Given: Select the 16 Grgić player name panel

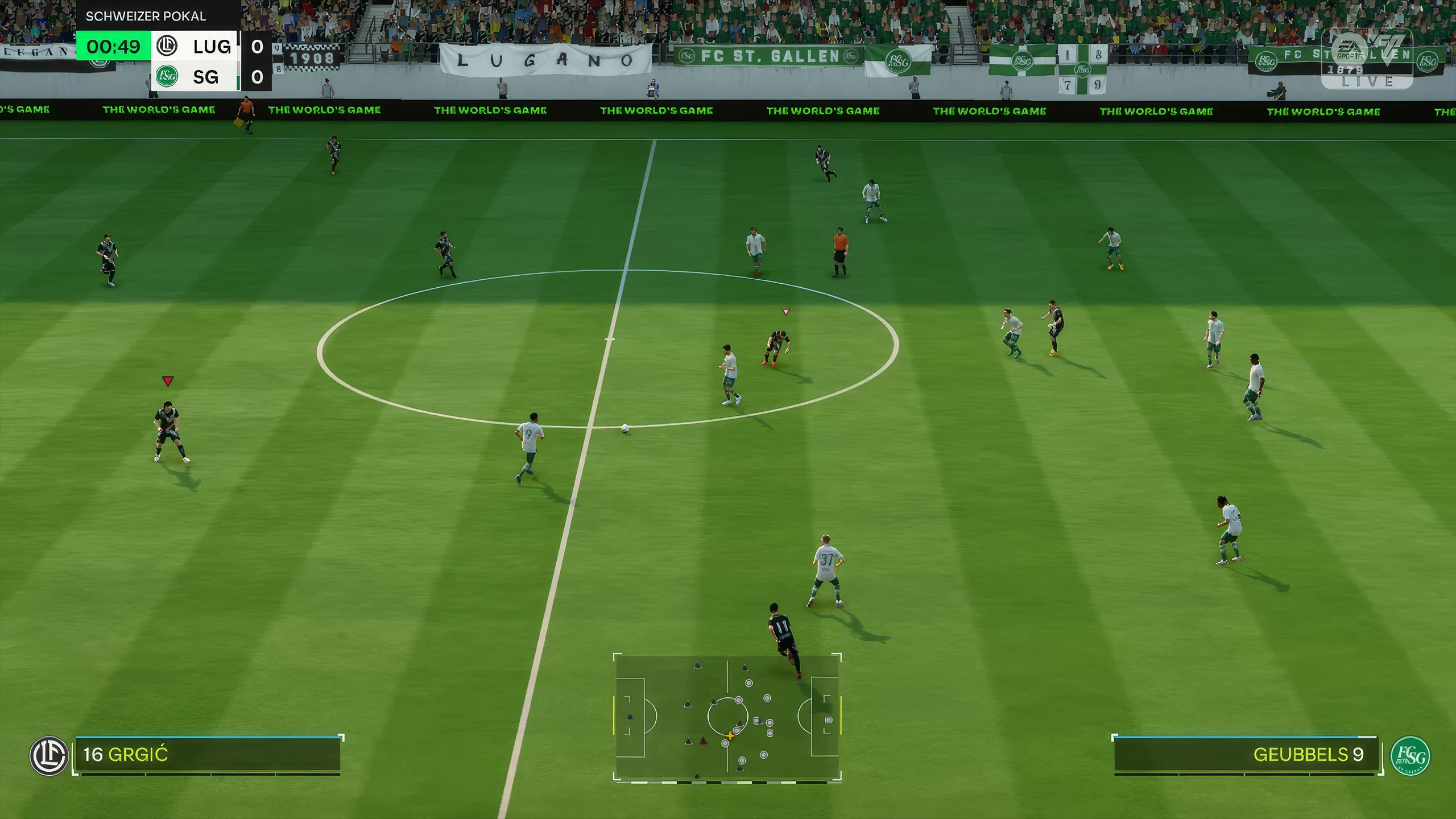Looking at the screenshot, I should [x=208, y=755].
